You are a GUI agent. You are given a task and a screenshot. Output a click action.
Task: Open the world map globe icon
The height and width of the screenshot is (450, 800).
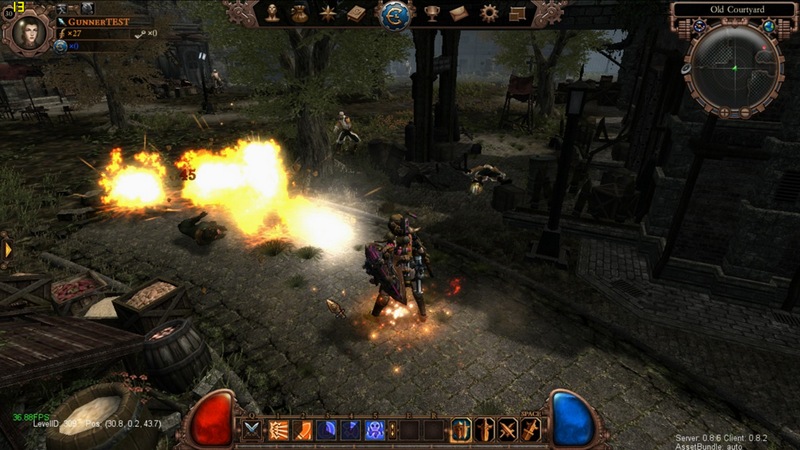[770, 26]
